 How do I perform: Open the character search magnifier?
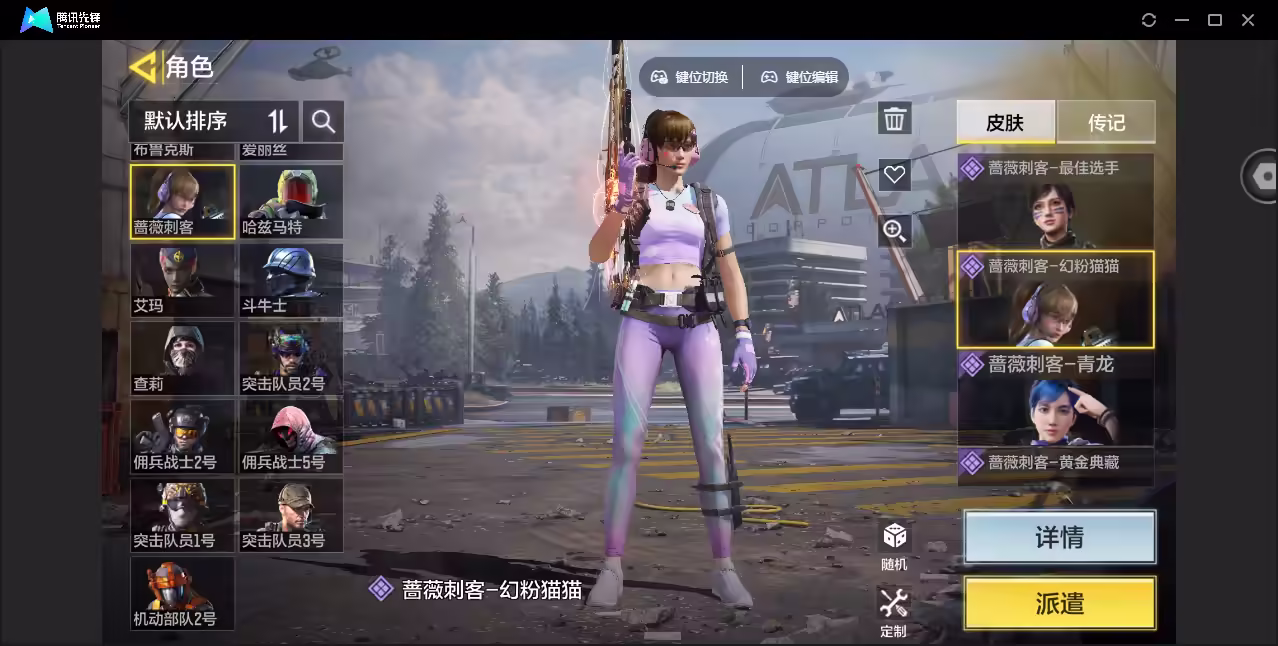323,121
